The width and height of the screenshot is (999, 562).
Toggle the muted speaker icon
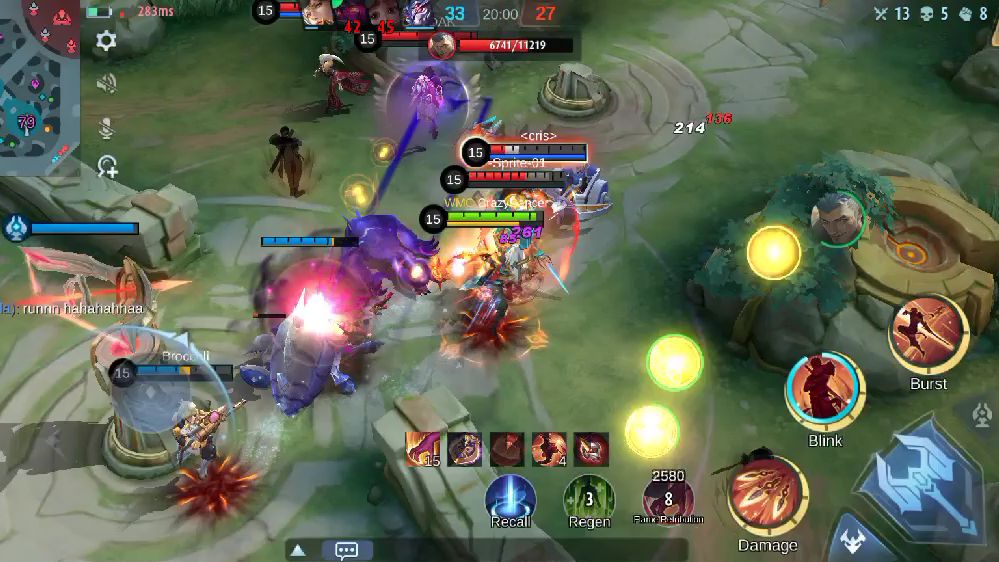[x=106, y=84]
